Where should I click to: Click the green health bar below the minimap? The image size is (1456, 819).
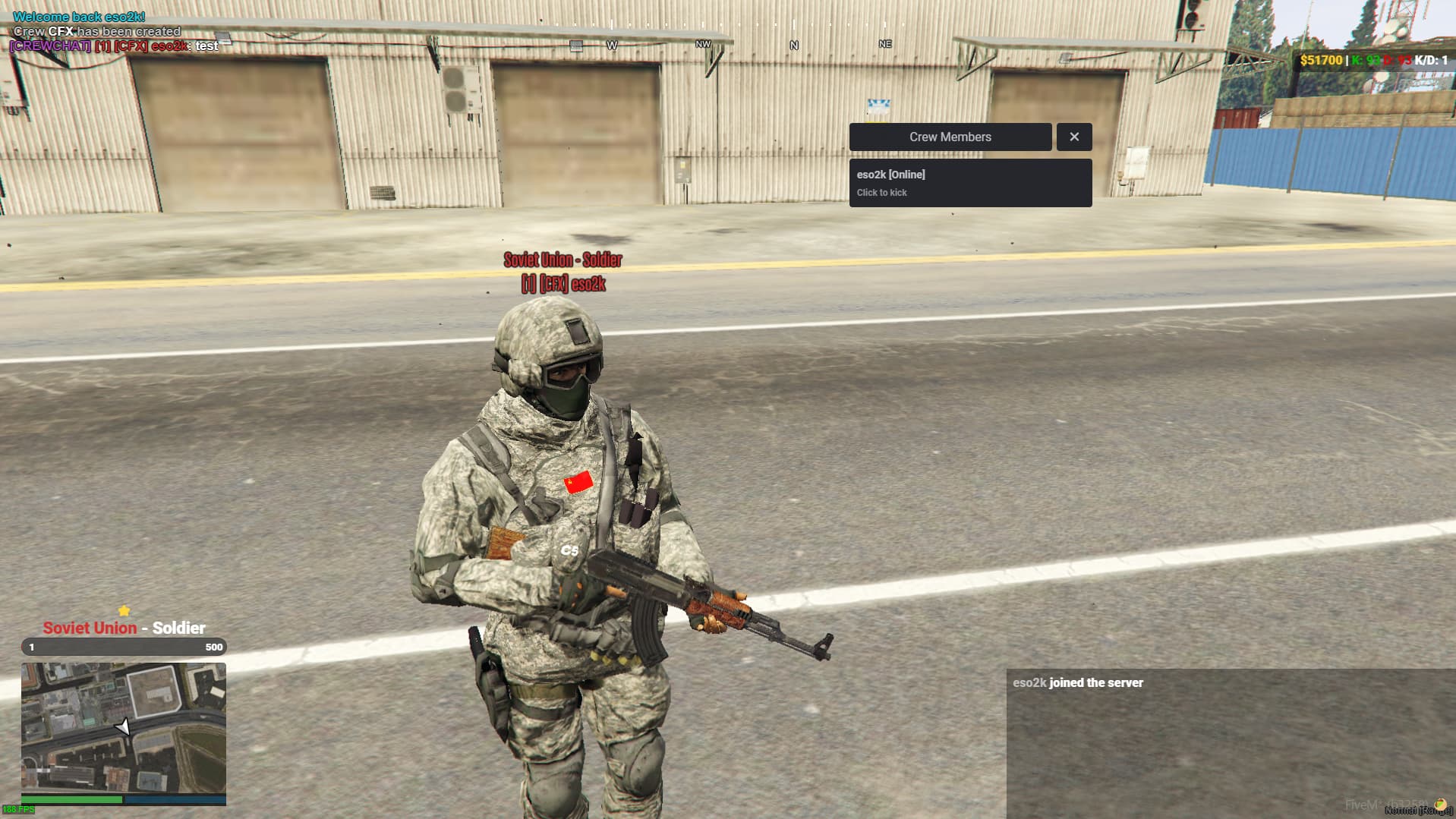pyautogui.click(x=72, y=799)
